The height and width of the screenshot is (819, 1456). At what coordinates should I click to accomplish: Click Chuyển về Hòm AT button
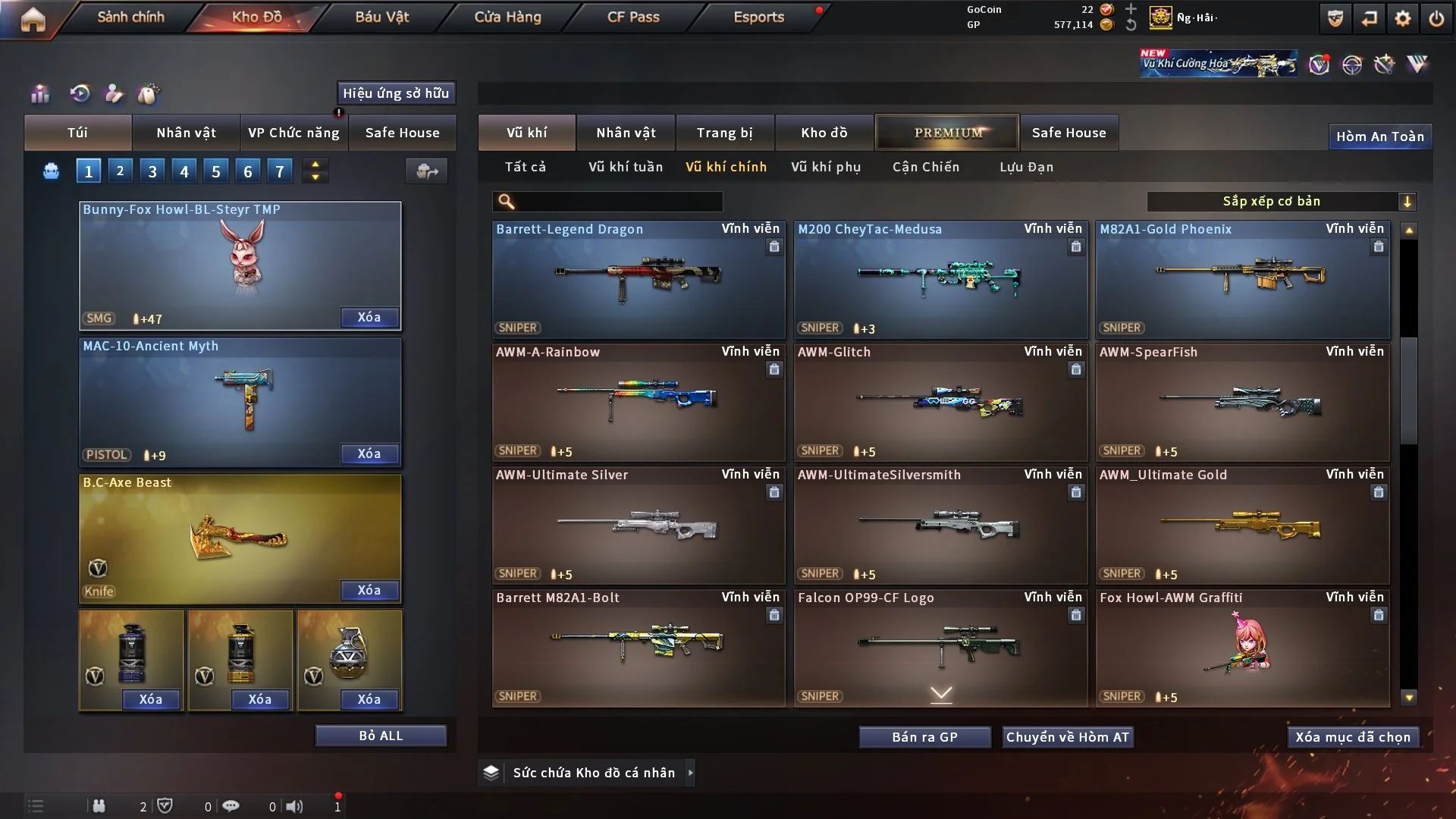(x=1068, y=737)
